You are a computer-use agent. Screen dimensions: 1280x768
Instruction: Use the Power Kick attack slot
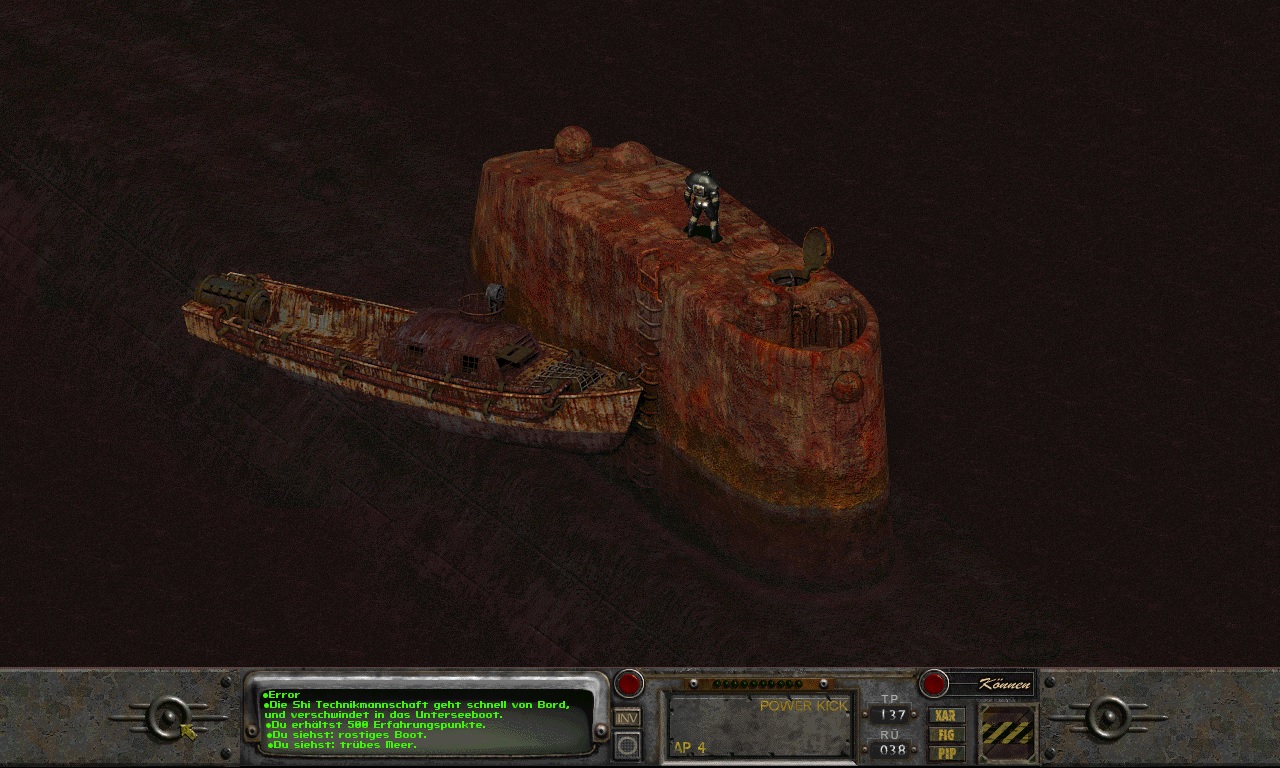[x=760, y=725]
